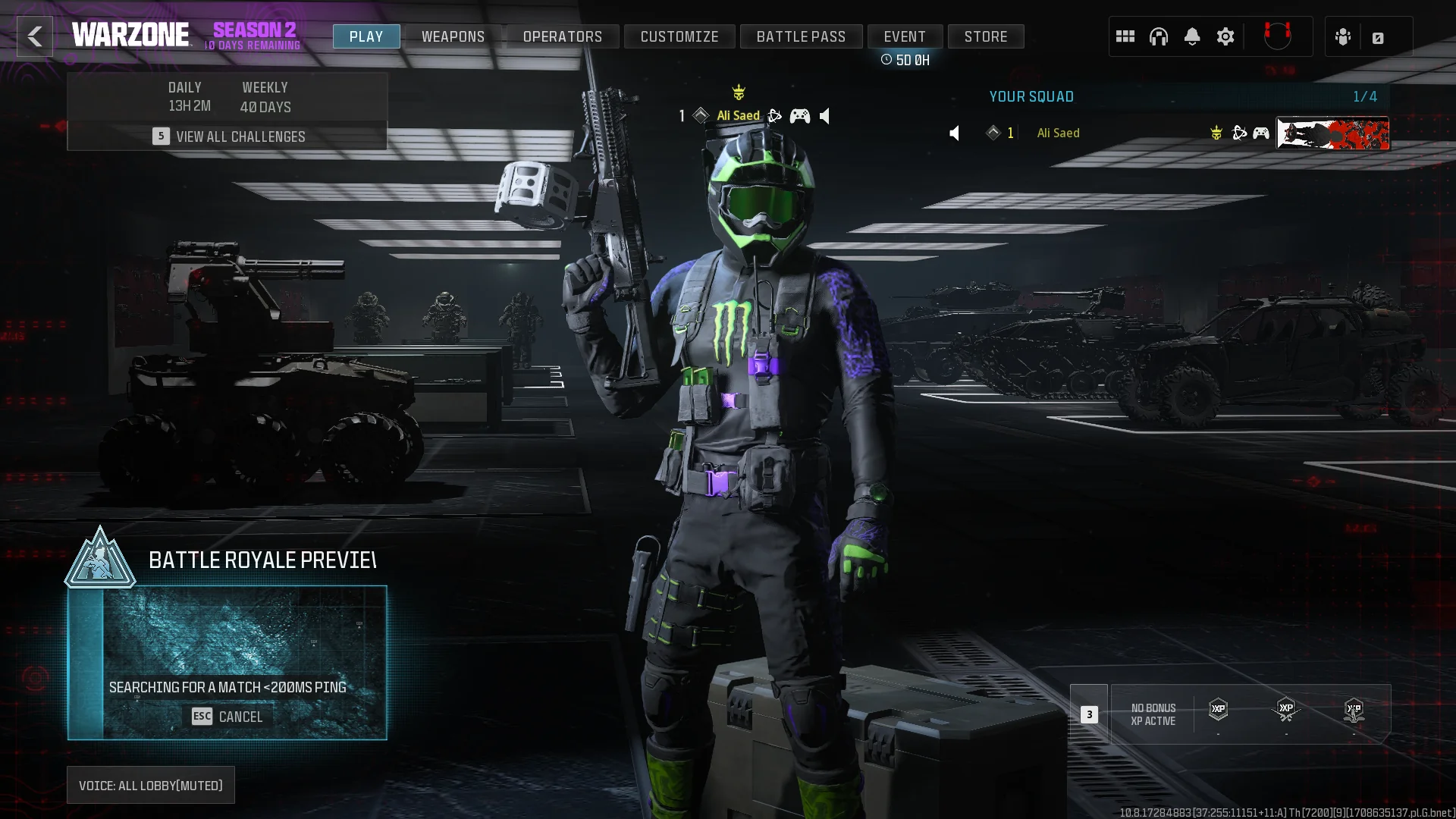Toggle the Voice: All Lobby channel button
Viewport: 1456px width, 819px height.
(x=151, y=786)
